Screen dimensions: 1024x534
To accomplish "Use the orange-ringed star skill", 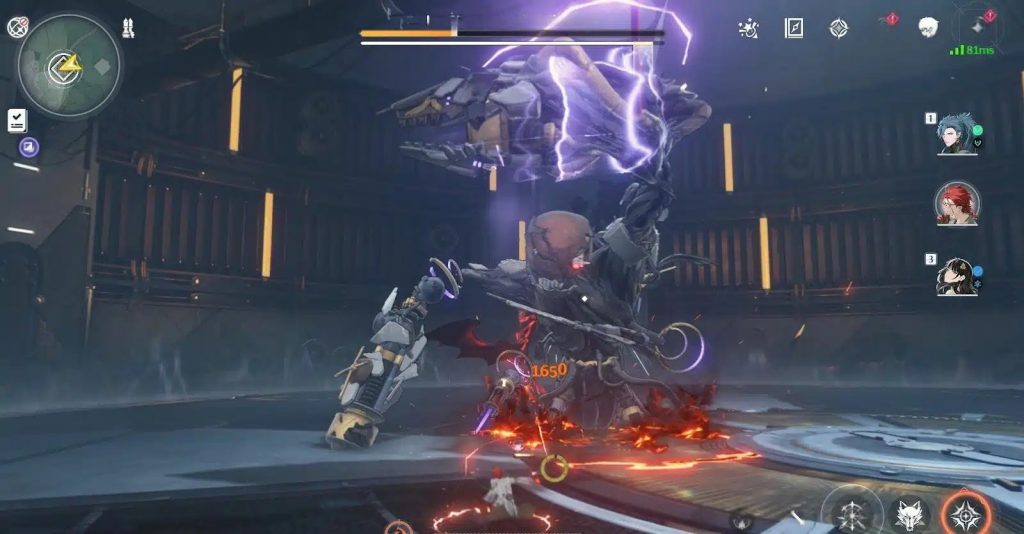I will click(x=966, y=515).
